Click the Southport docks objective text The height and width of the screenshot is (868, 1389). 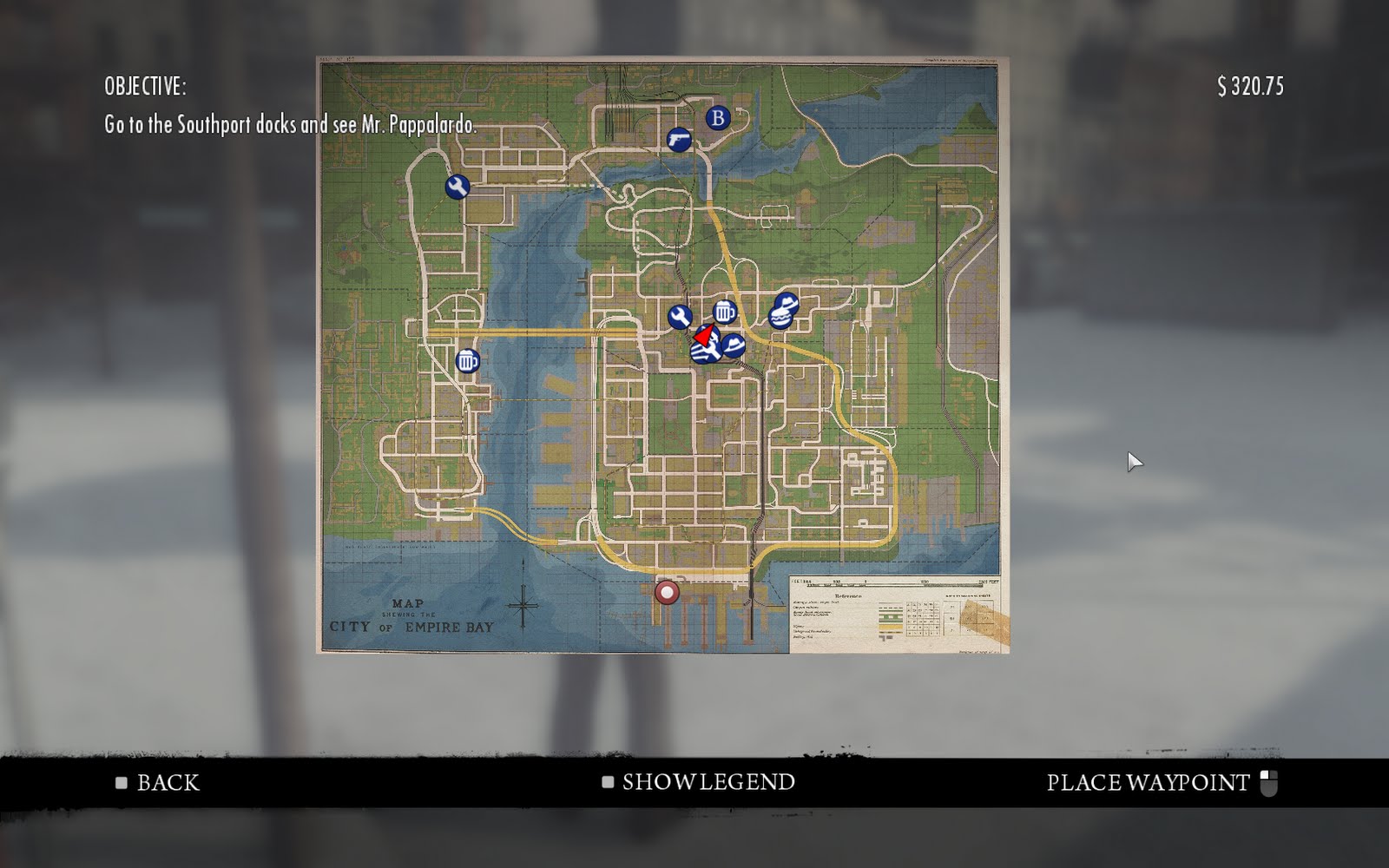coord(291,124)
